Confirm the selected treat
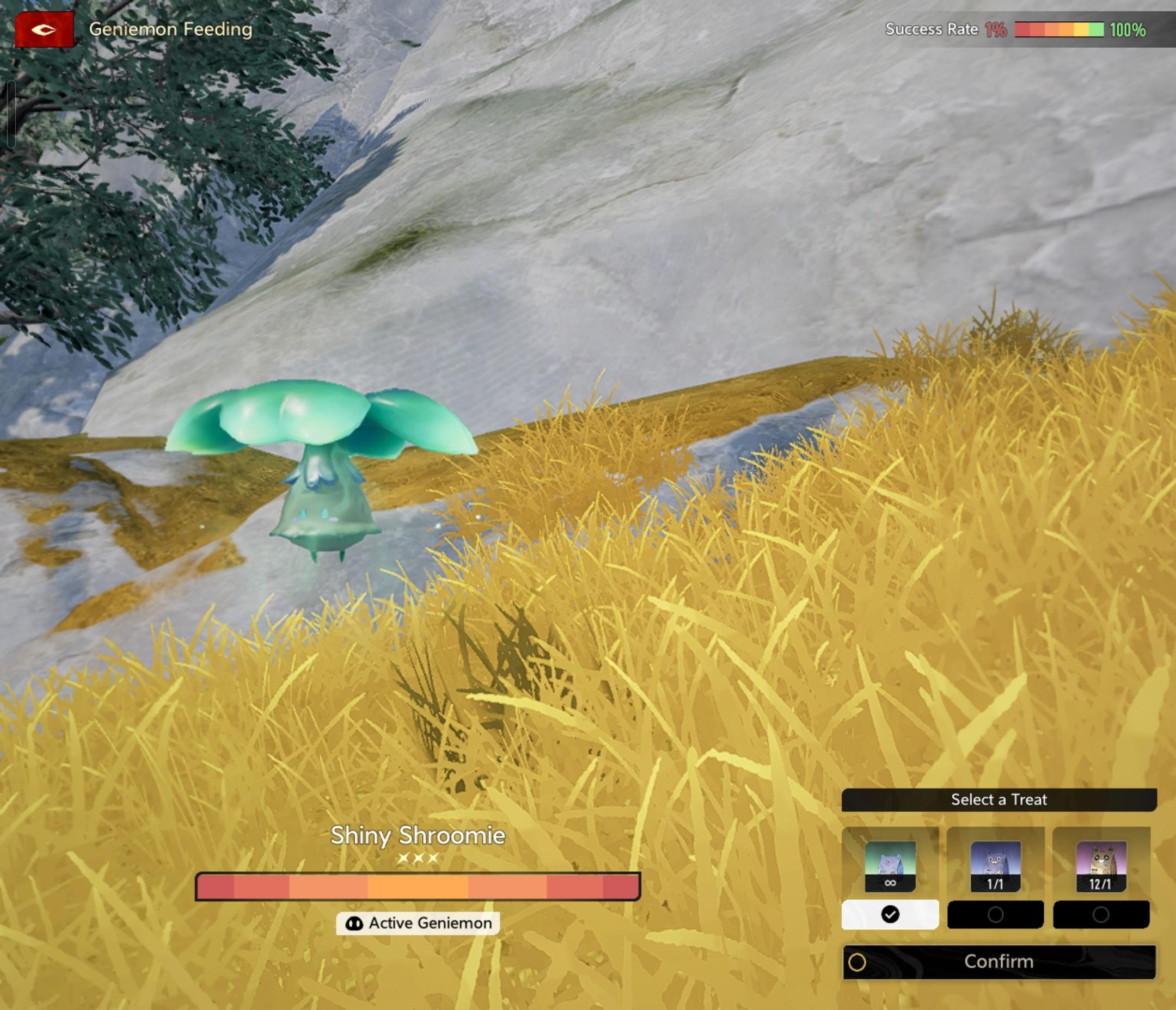Image resolution: width=1176 pixels, height=1010 pixels. [999, 962]
